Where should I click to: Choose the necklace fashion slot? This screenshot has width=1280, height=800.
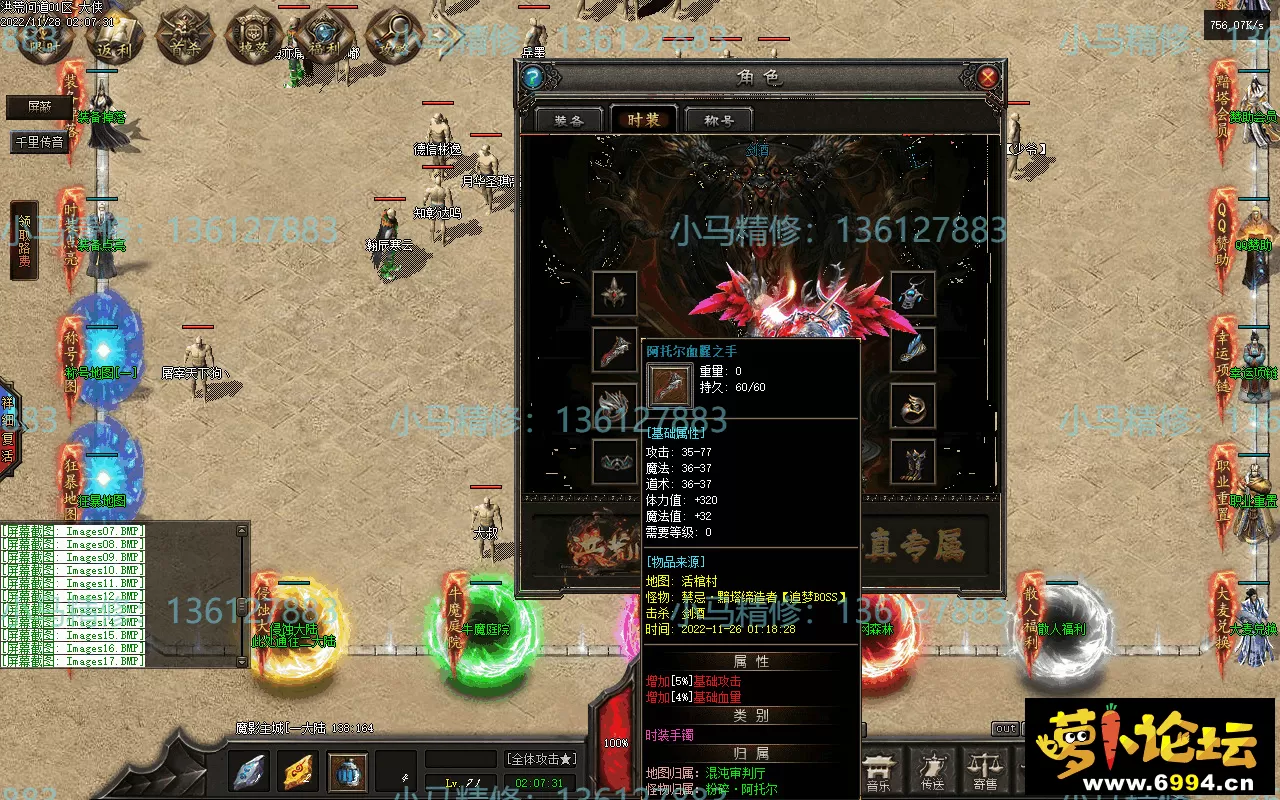pyautogui.click(x=912, y=293)
